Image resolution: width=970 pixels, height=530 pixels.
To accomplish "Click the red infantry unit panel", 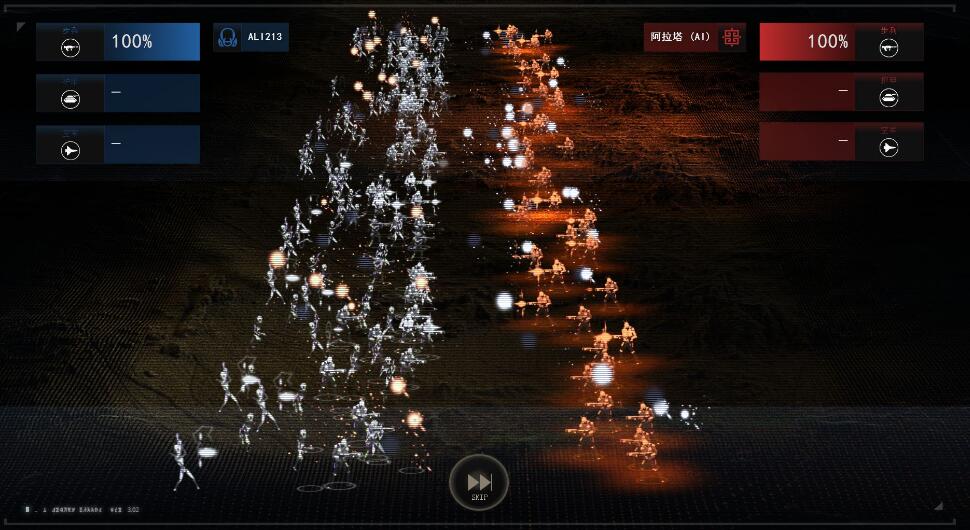I will click(x=840, y=42).
